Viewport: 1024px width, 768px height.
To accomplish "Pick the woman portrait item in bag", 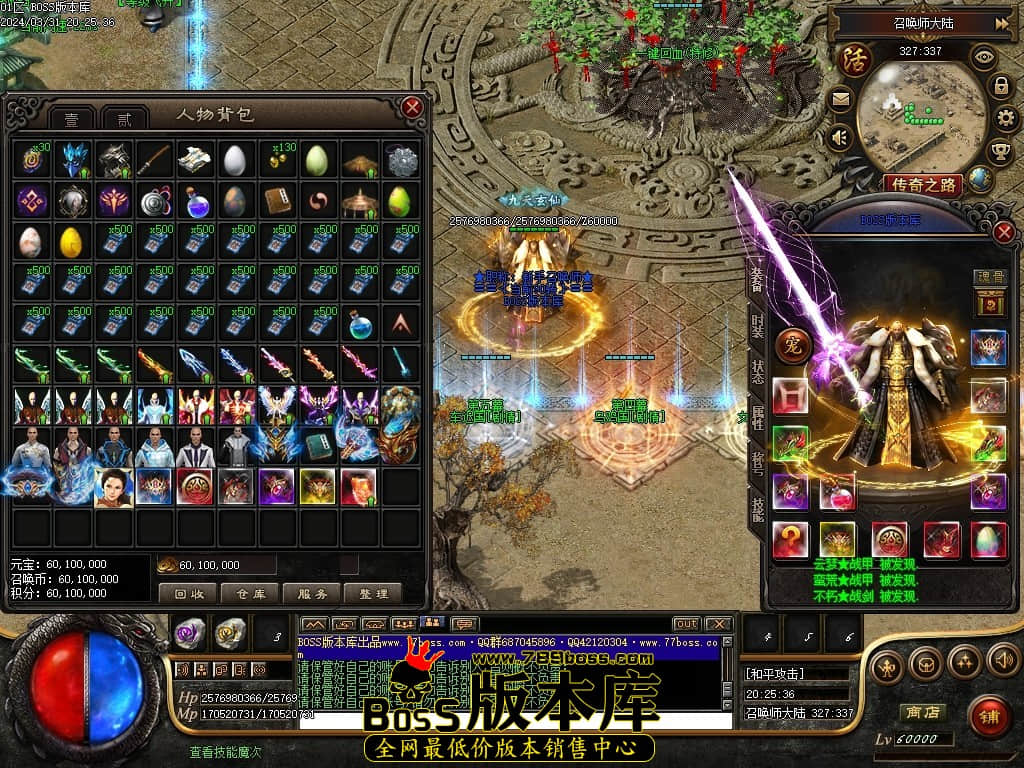I will click(114, 487).
